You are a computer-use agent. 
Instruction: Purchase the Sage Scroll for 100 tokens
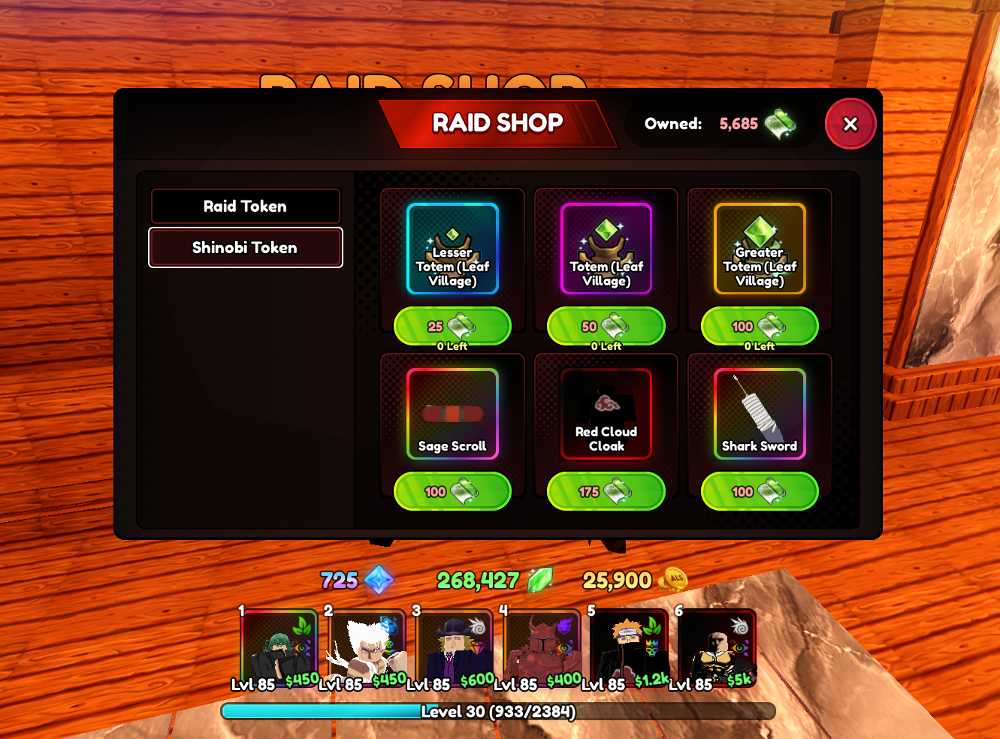452,492
